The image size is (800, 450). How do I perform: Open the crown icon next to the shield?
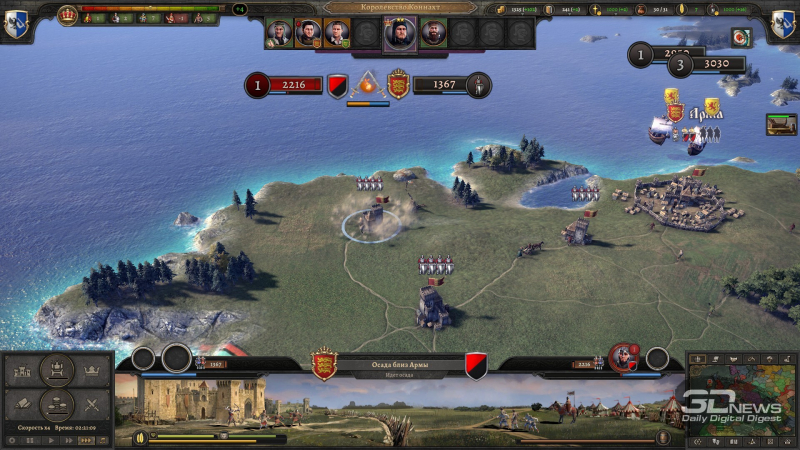click(68, 14)
